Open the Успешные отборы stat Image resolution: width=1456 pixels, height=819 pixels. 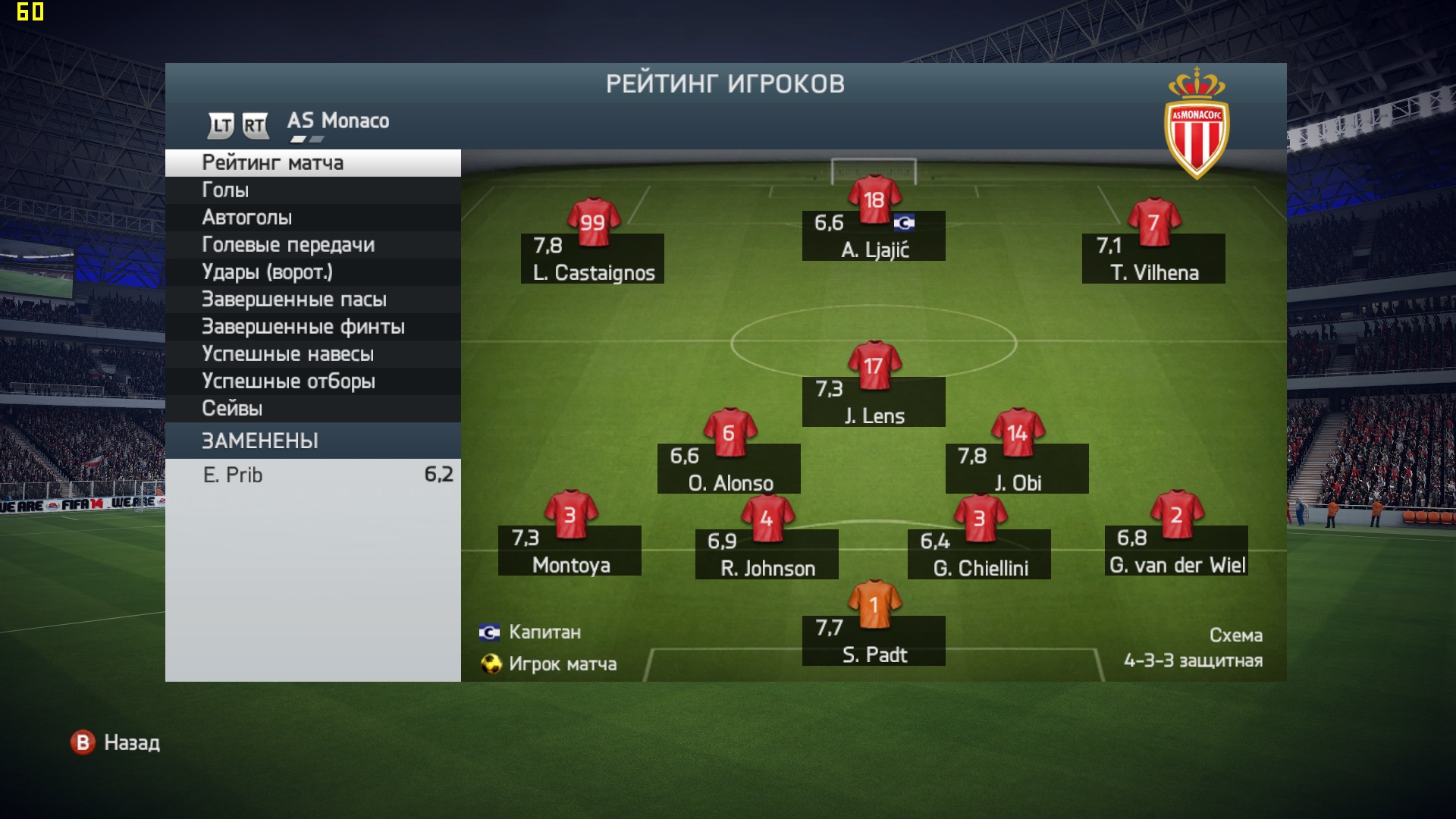(x=312, y=381)
